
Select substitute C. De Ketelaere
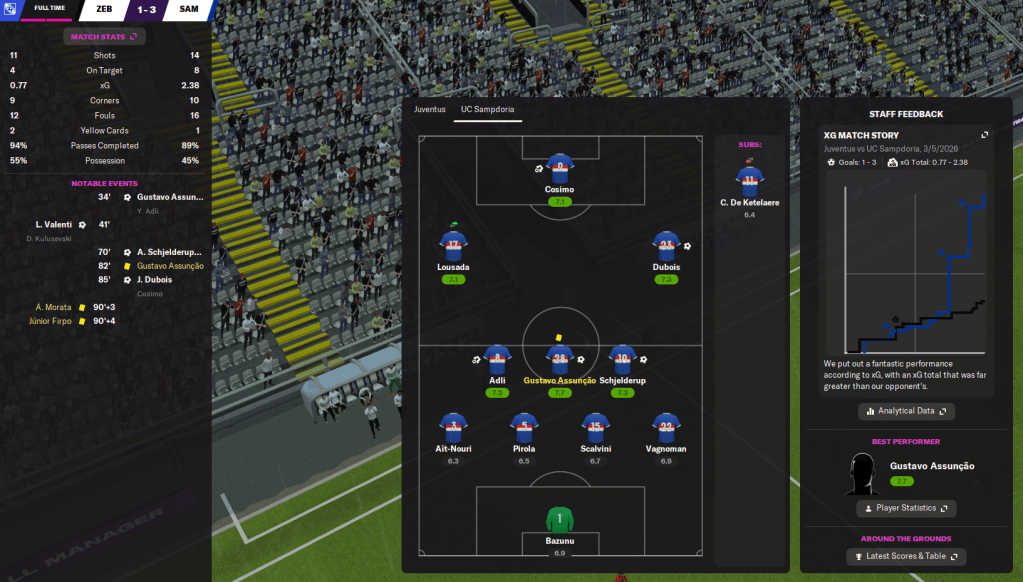(x=750, y=183)
